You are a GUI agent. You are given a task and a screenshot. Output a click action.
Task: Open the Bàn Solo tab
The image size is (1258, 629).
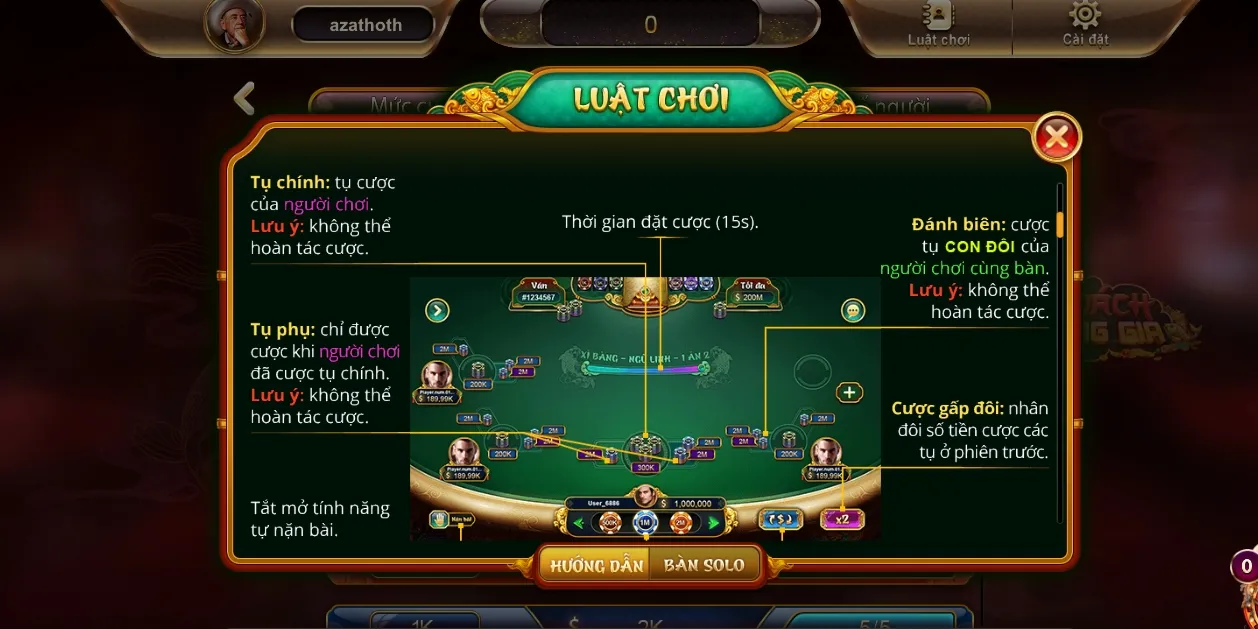[x=704, y=565]
